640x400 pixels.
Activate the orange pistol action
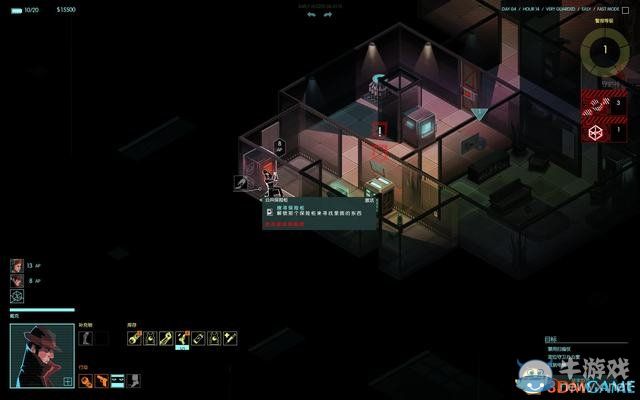click(x=102, y=381)
